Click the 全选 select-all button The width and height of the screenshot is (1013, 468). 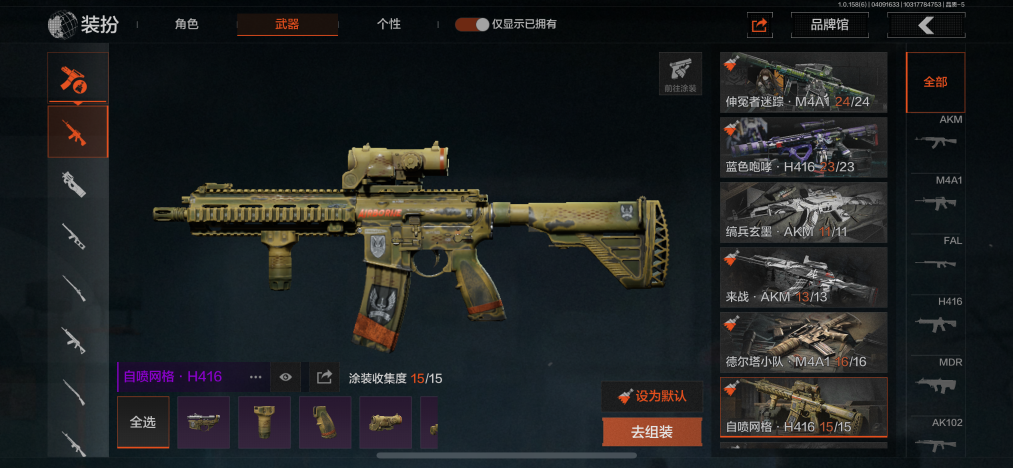point(143,422)
